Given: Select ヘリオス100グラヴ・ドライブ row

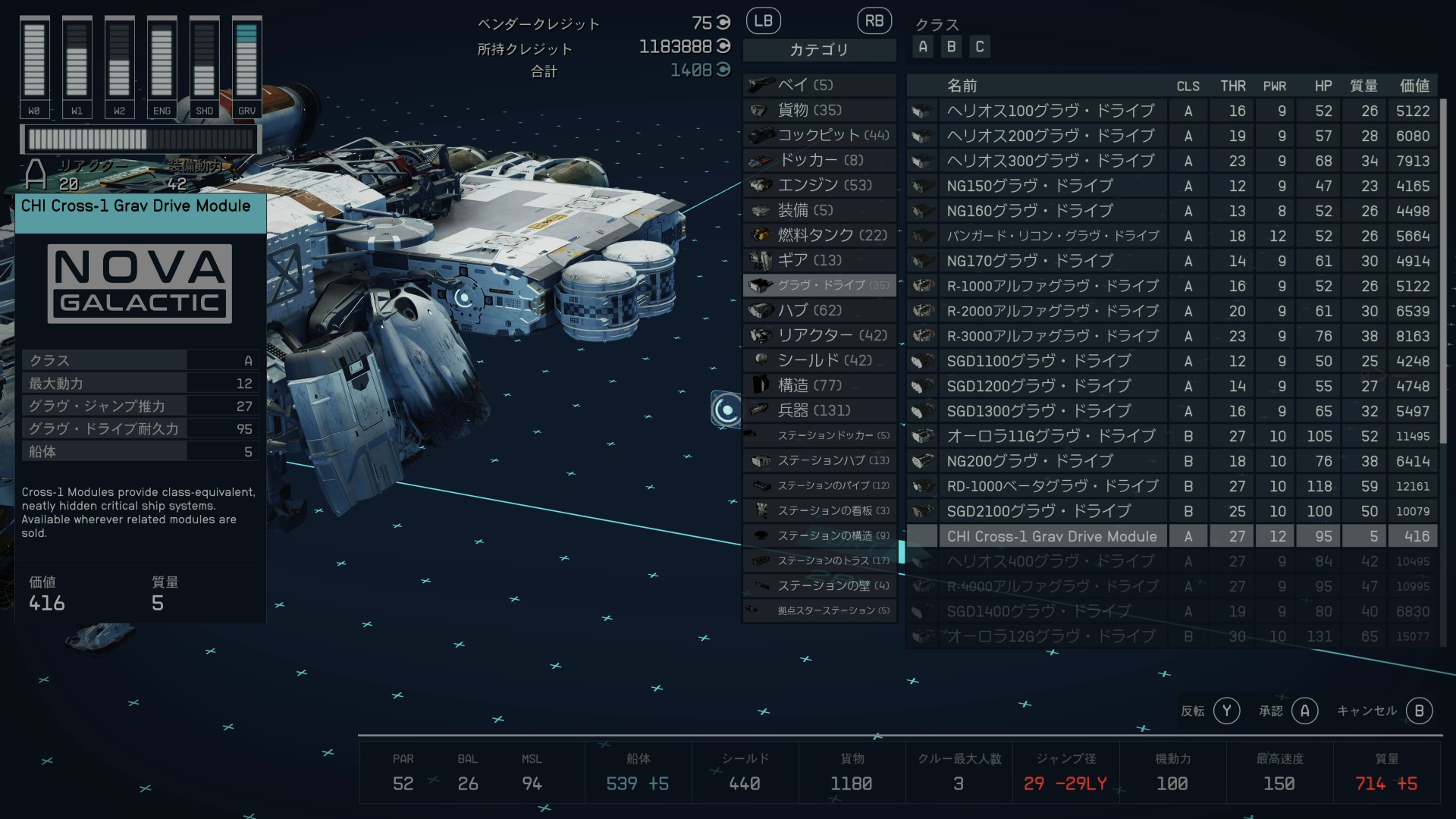Looking at the screenshot, I should pos(1050,111).
